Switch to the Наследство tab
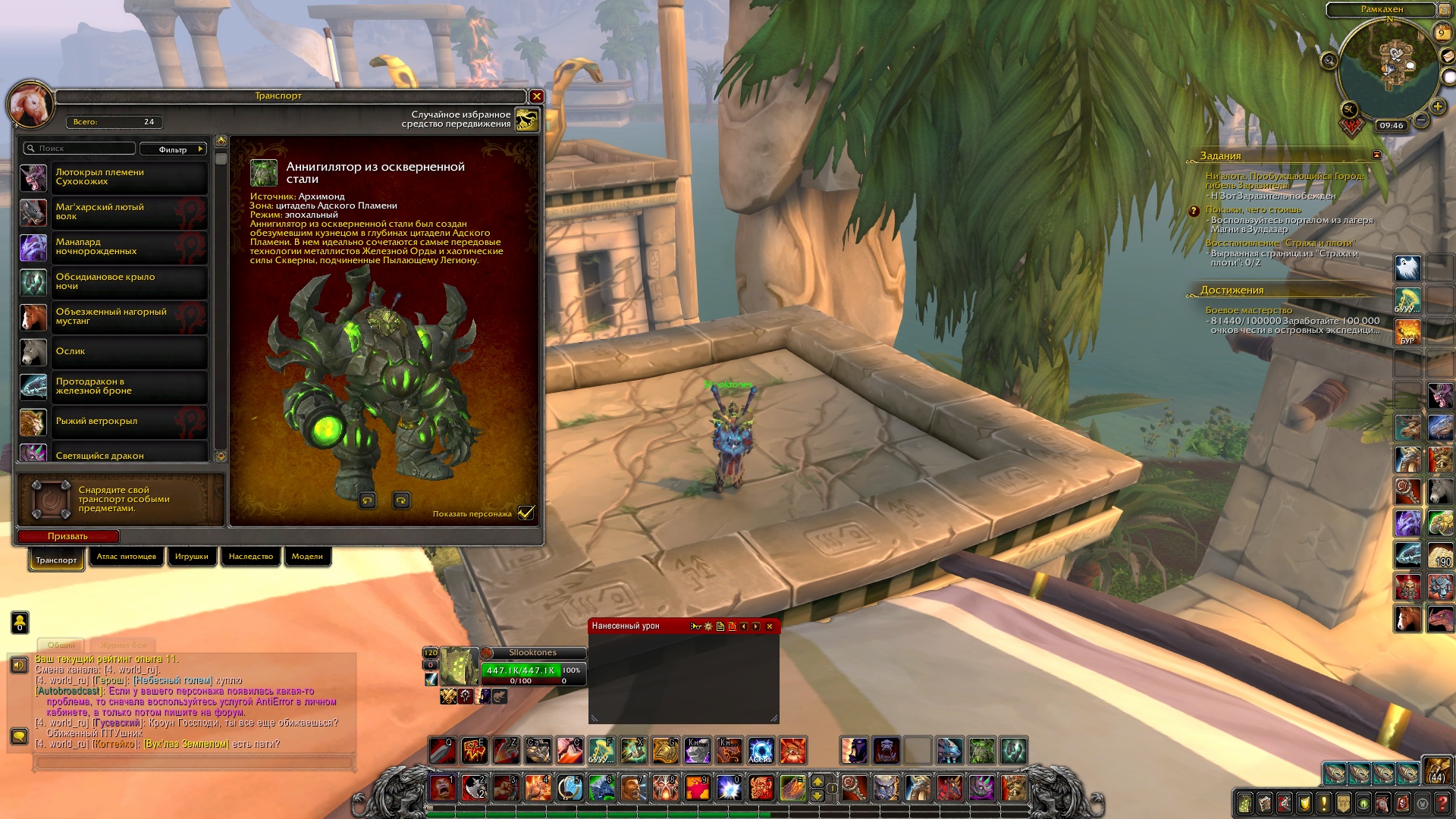This screenshot has height=819, width=1456. 251,557
